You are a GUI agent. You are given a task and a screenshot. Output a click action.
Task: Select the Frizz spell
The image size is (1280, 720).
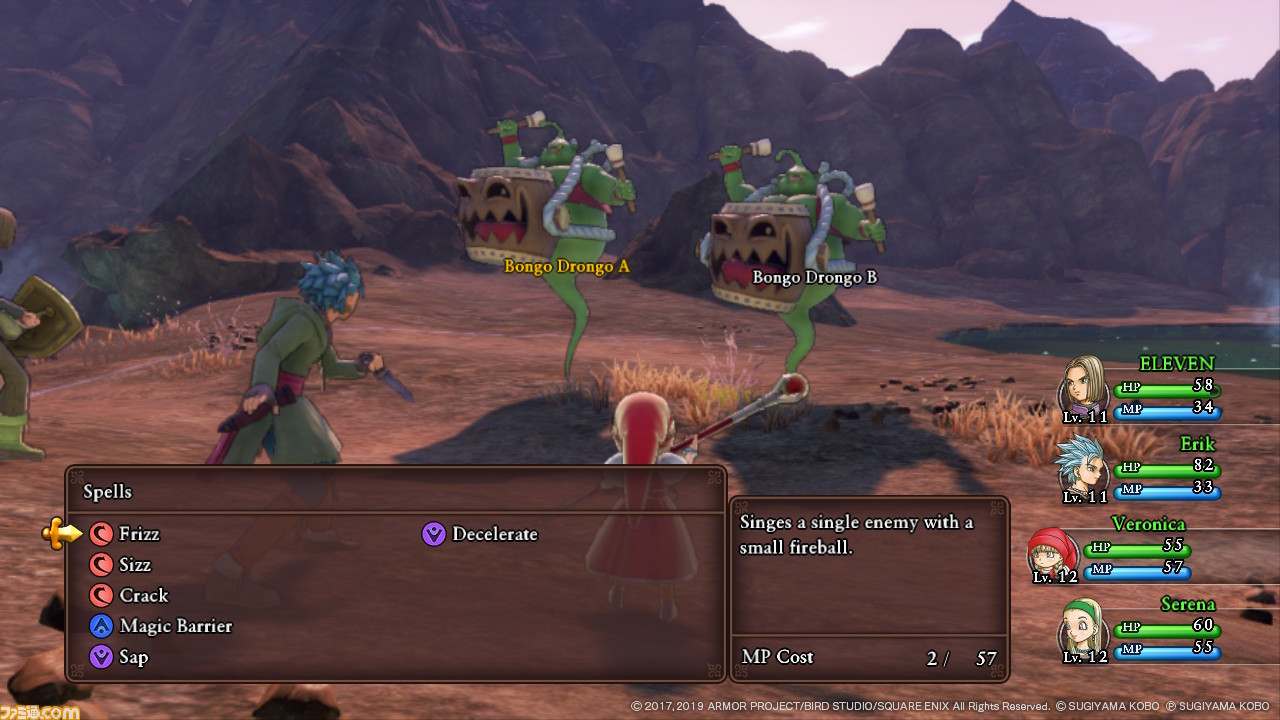pyautogui.click(x=138, y=534)
